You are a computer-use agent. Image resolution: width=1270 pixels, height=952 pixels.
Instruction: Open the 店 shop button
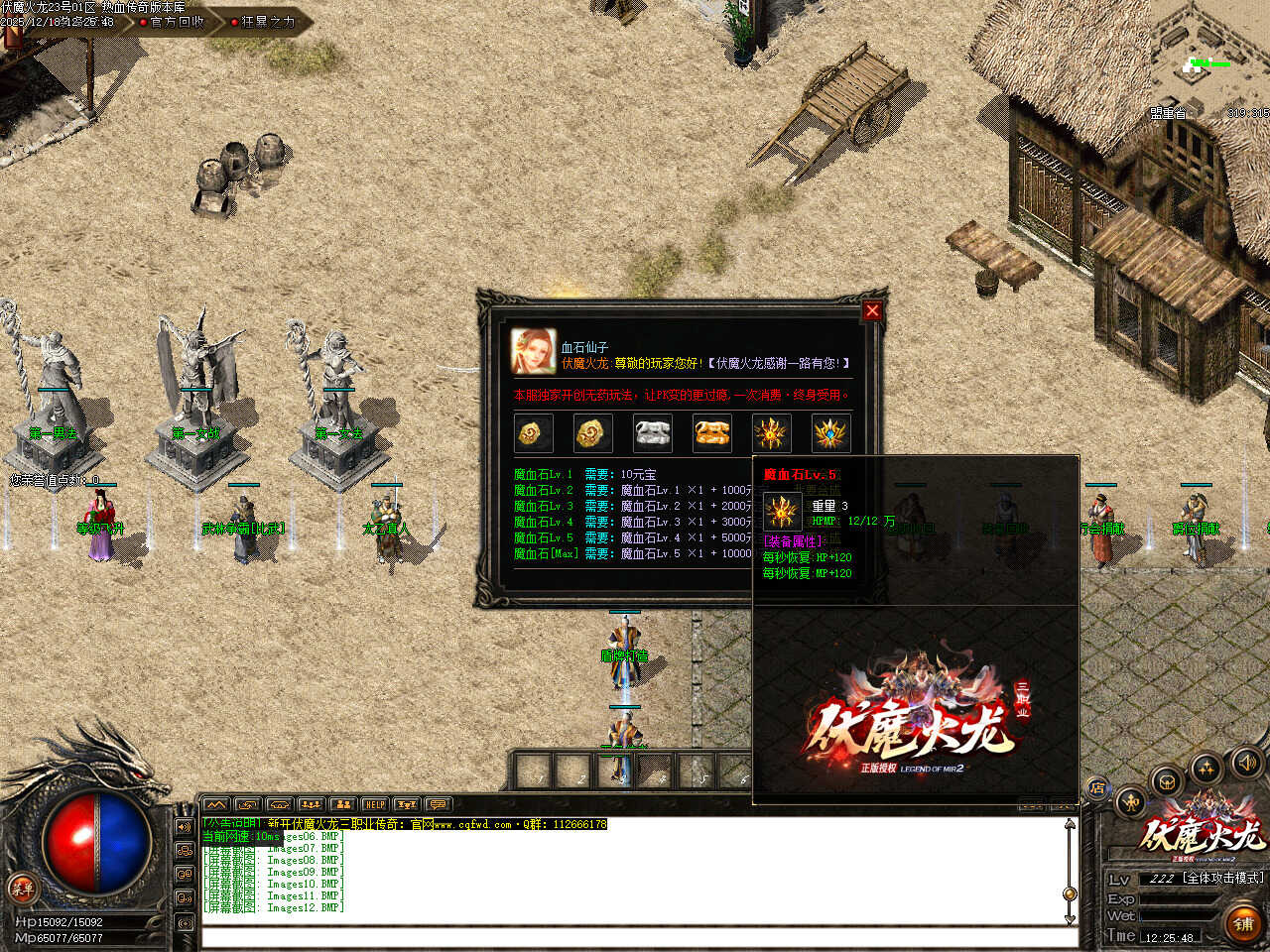pyautogui.click(x=1097, y=788)
